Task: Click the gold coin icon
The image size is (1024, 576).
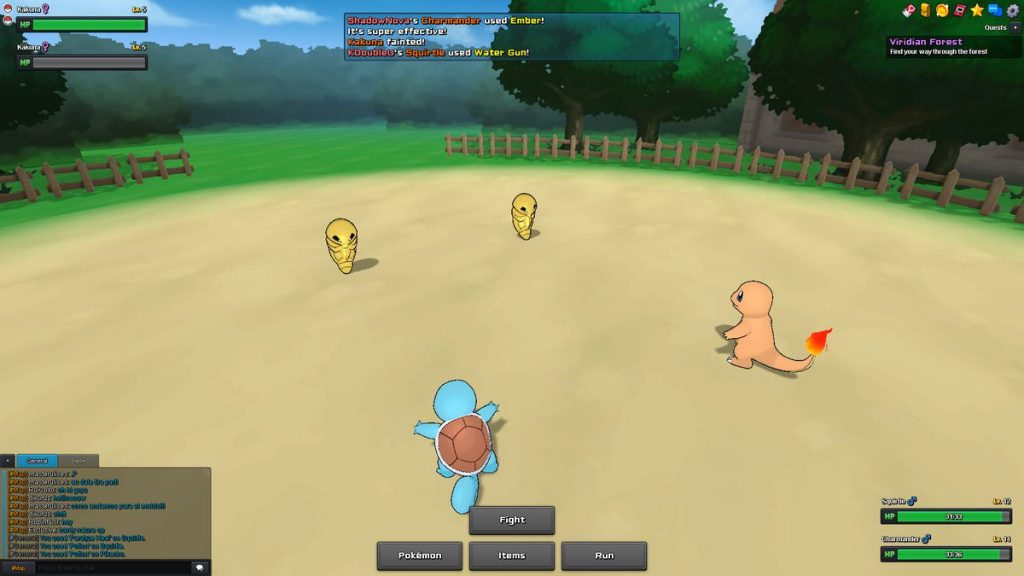Action: (942, 10)
